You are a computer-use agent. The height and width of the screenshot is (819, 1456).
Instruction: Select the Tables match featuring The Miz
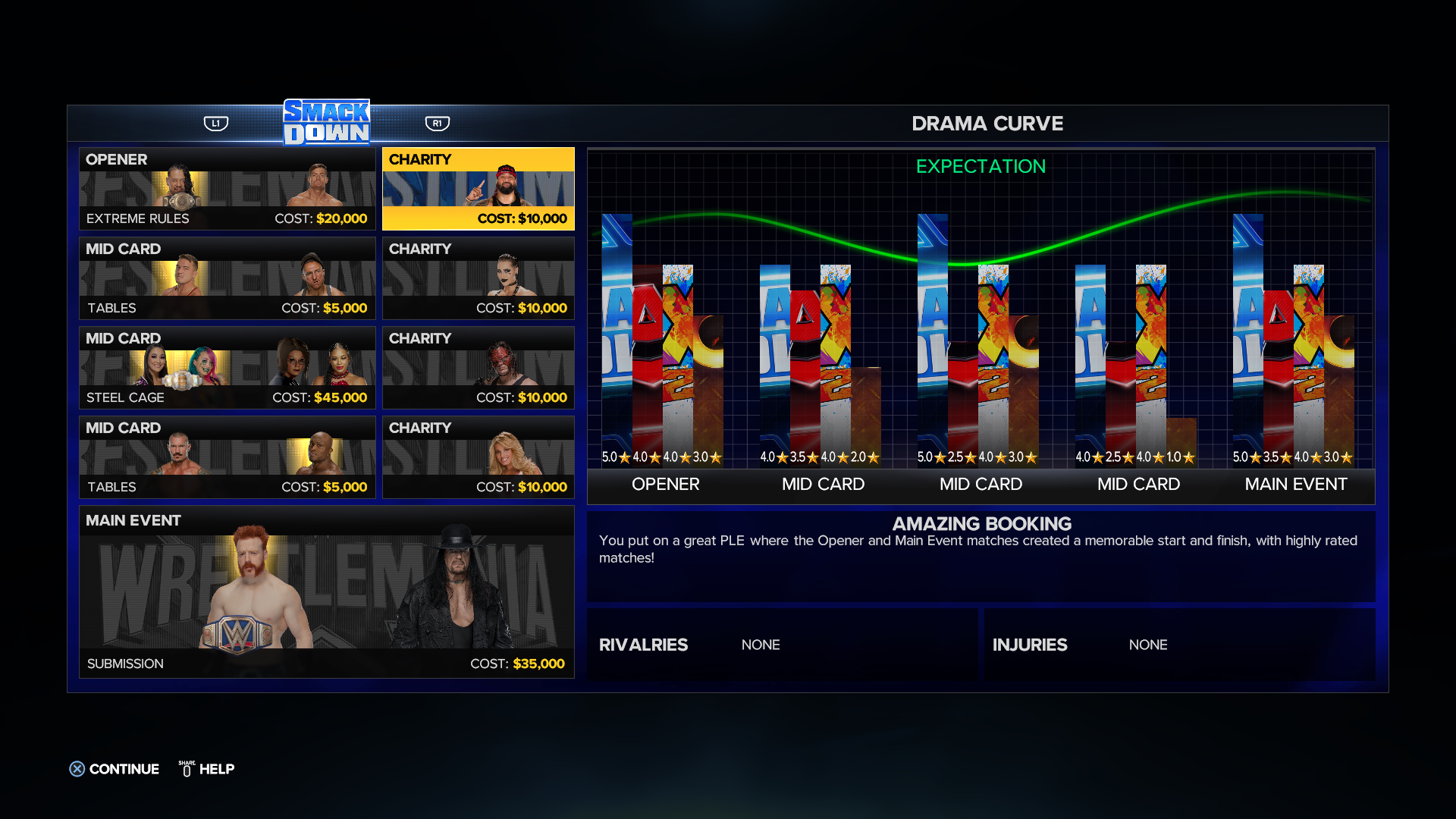227,278
